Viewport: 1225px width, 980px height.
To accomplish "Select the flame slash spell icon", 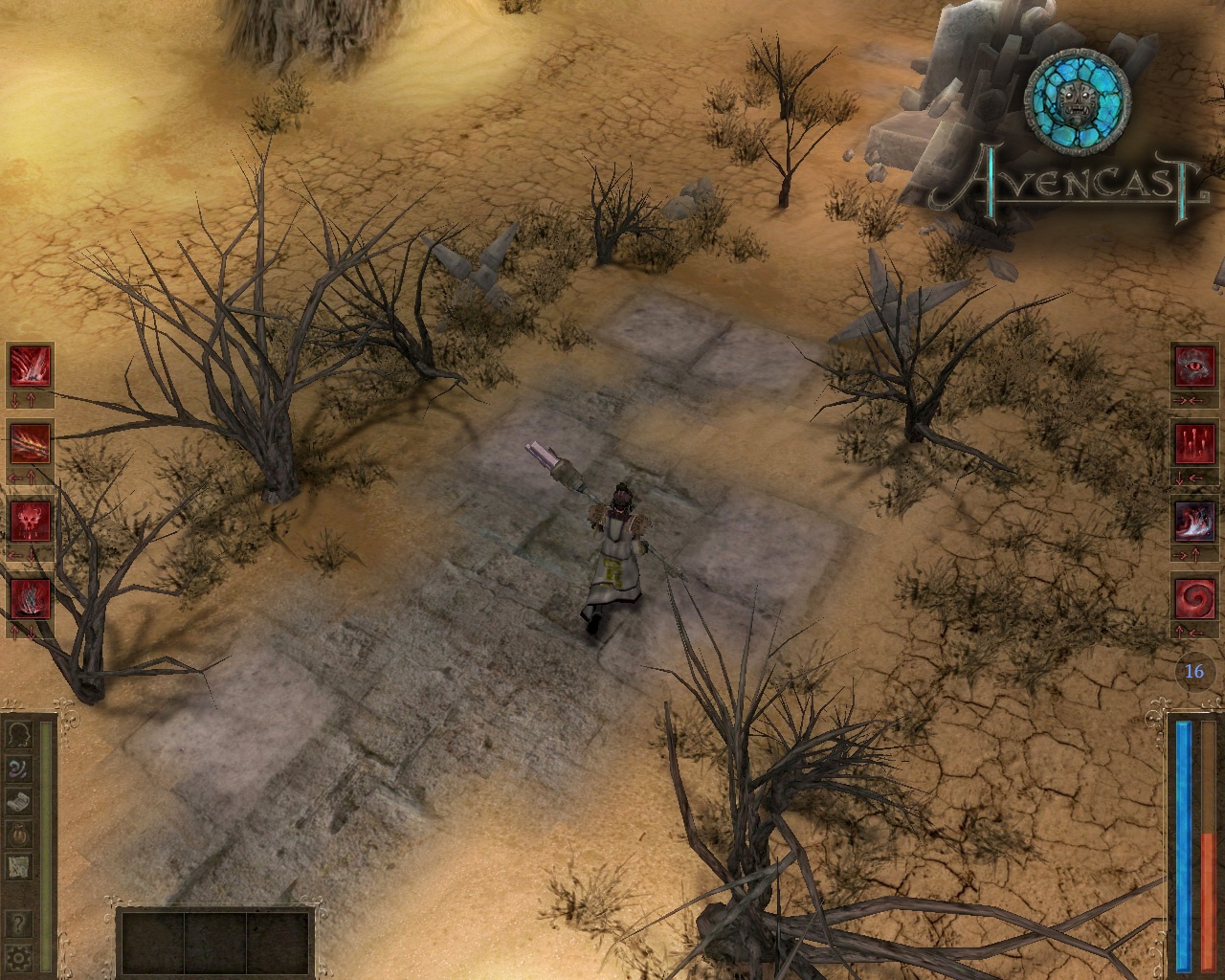I will (29, 443).
